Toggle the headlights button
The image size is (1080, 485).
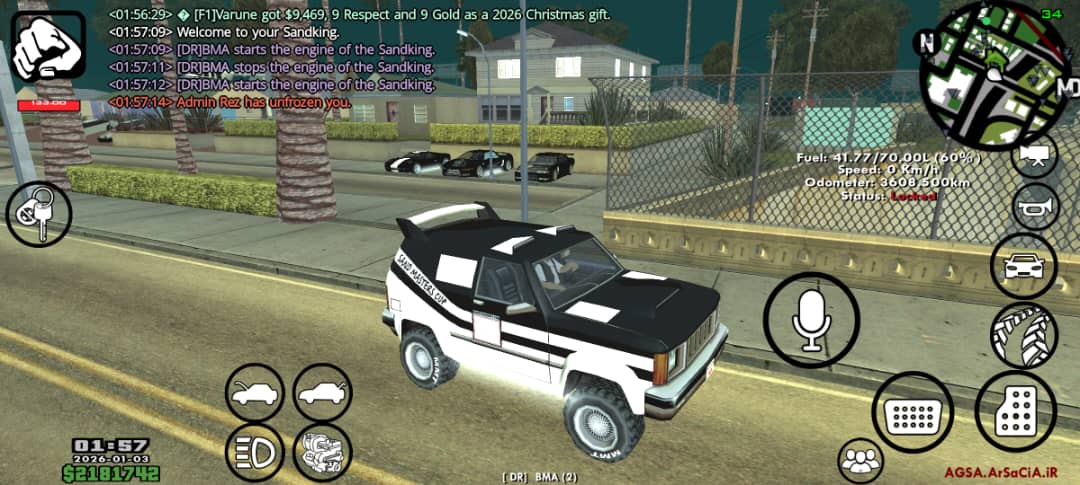(x=255, y=451)
